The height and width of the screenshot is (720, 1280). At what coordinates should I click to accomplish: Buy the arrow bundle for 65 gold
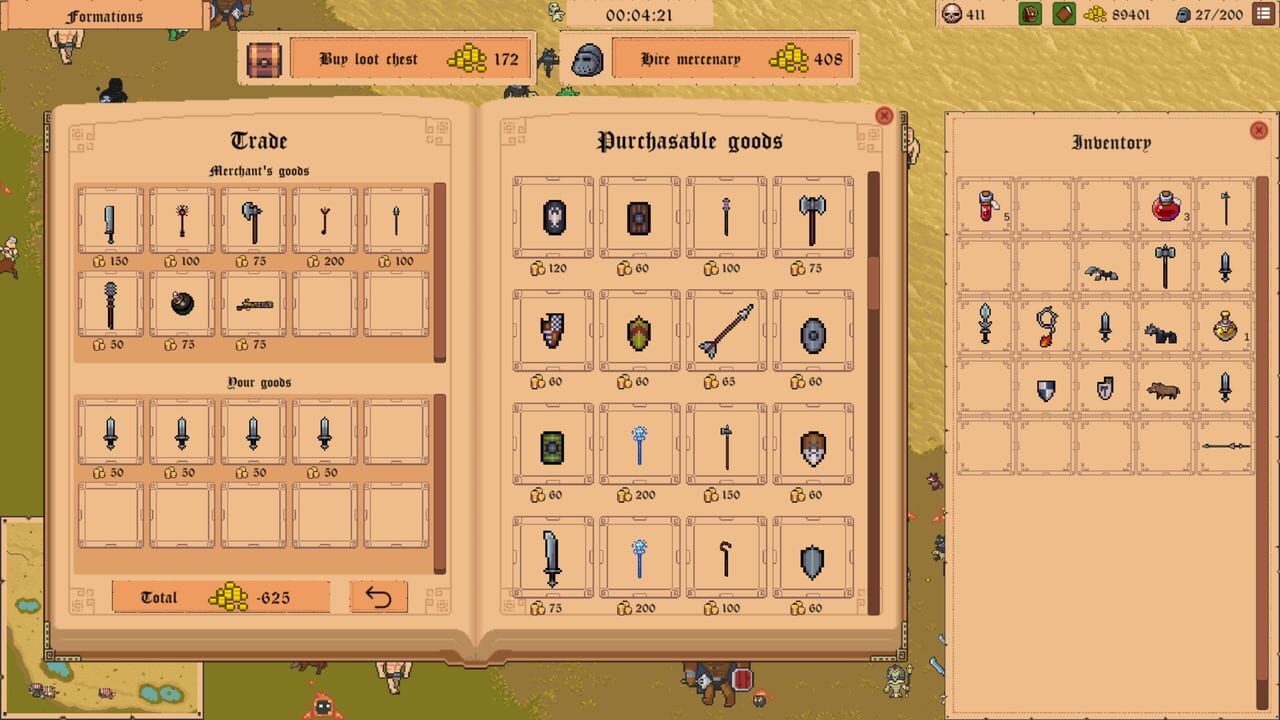coord(726,330)
